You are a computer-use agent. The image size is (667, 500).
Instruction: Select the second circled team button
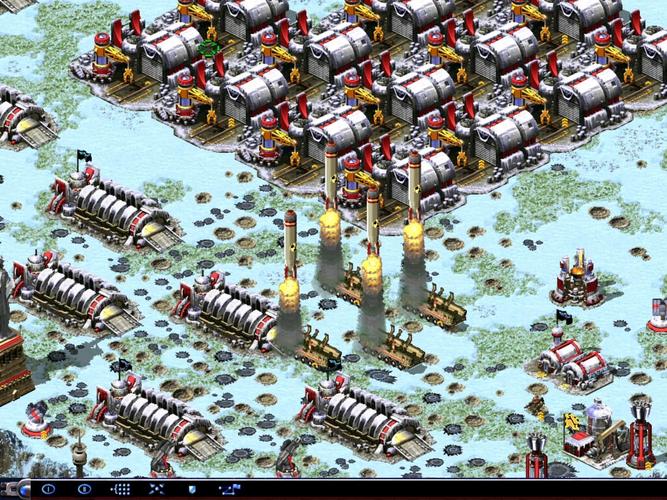[84, 489]
